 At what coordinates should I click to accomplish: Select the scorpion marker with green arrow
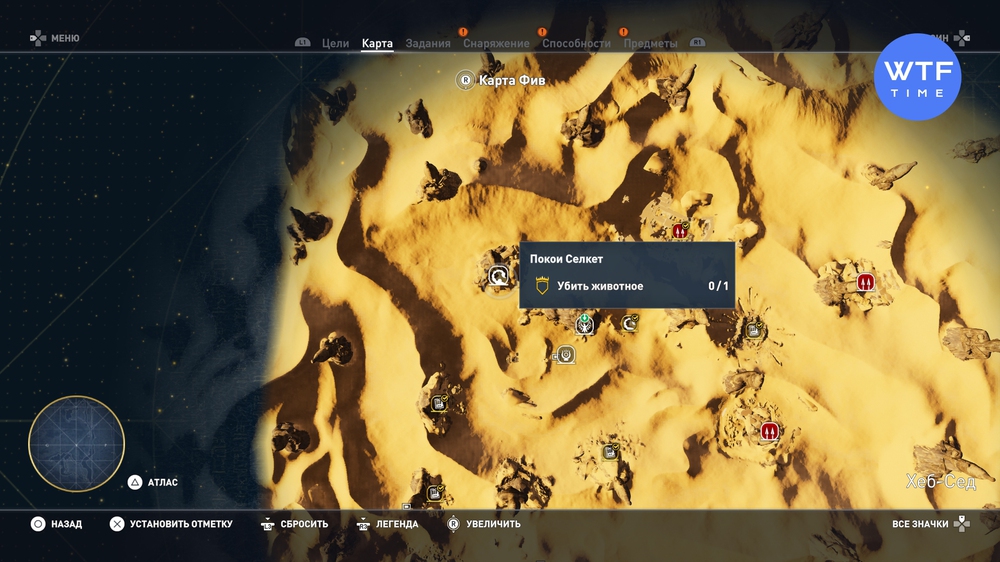point(585,324)
